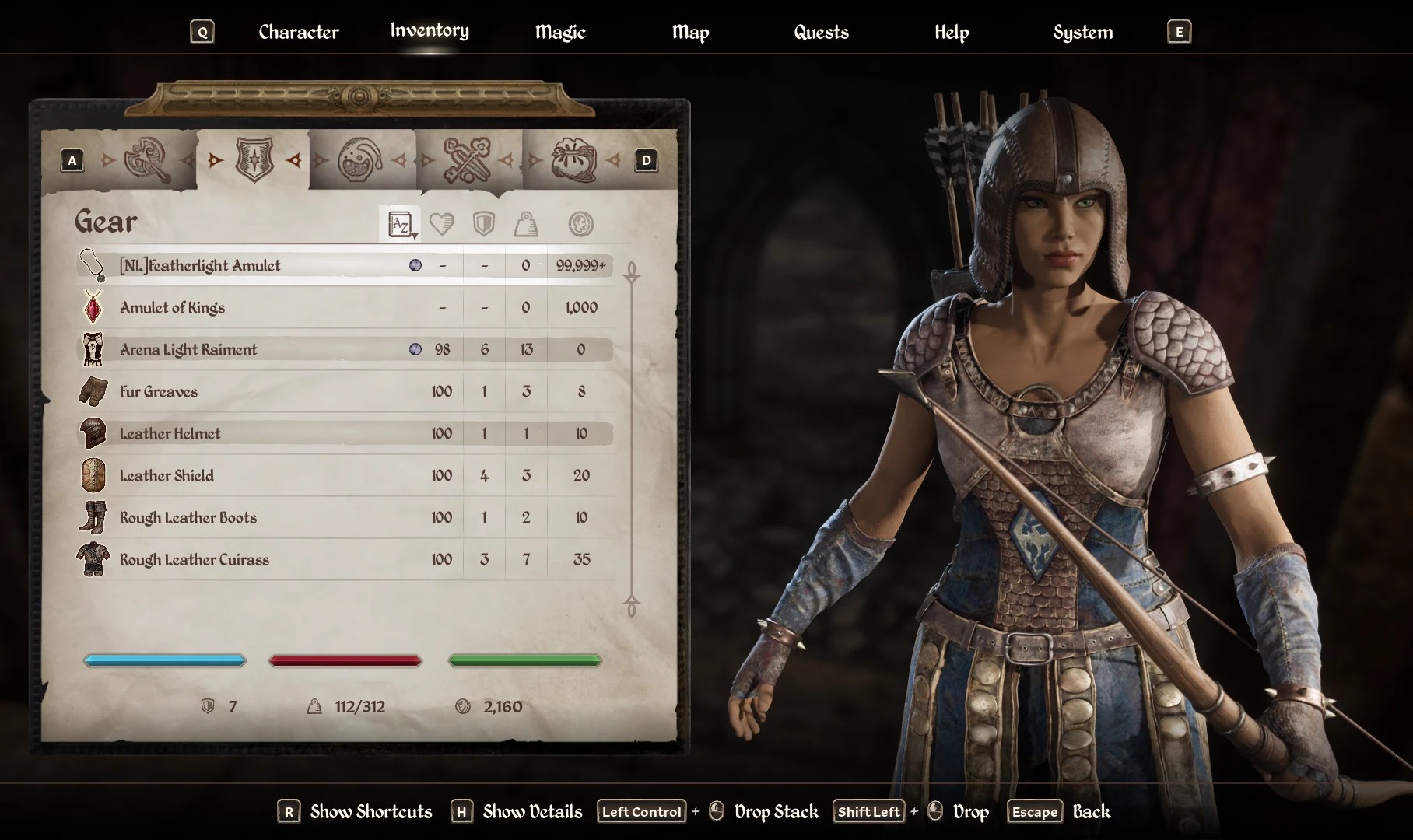Select the Featherlight Amulet row
The image size is (1413, 840).
coord(199,266)
